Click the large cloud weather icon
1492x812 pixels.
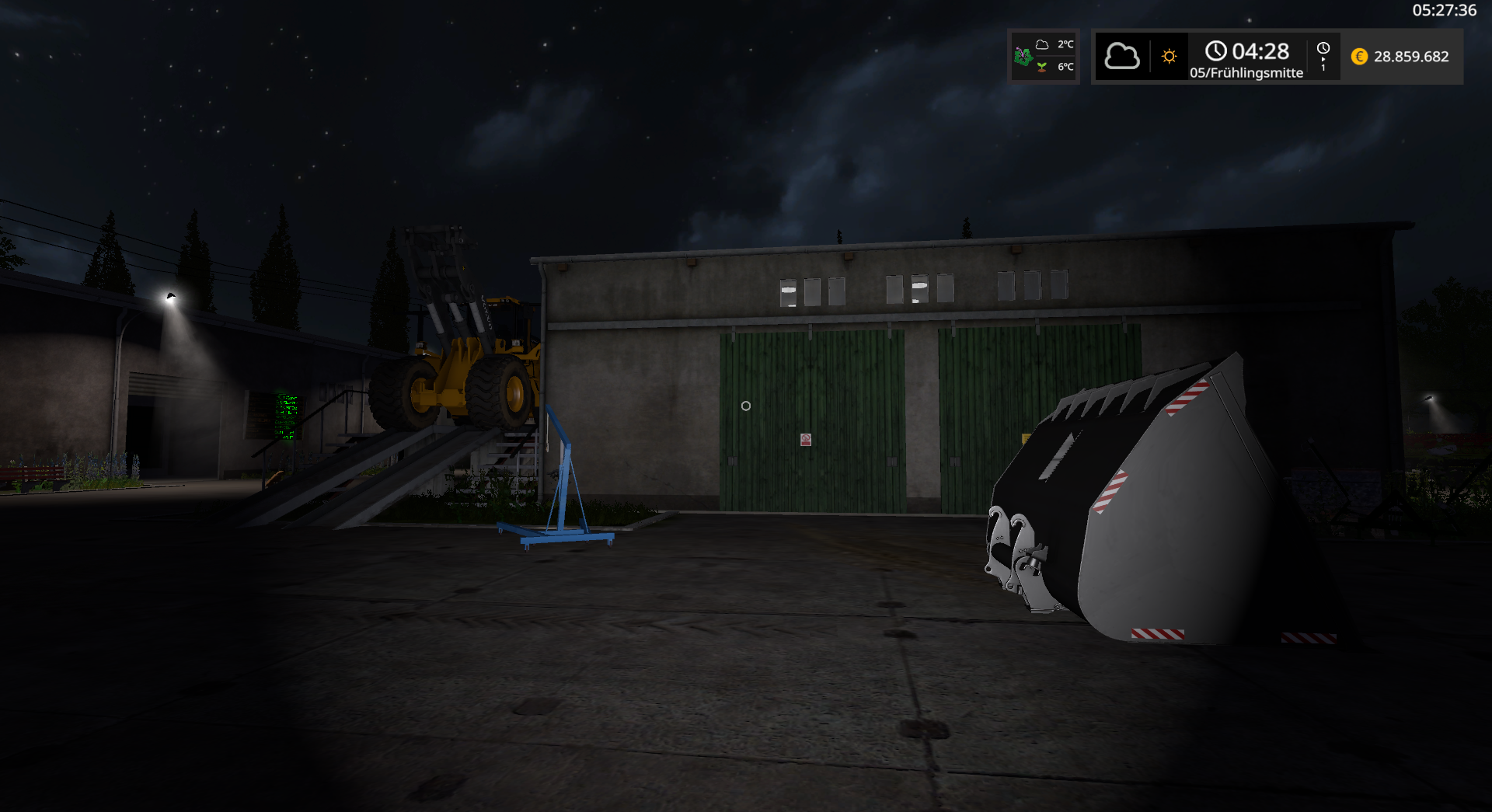tap(1121, 57)
